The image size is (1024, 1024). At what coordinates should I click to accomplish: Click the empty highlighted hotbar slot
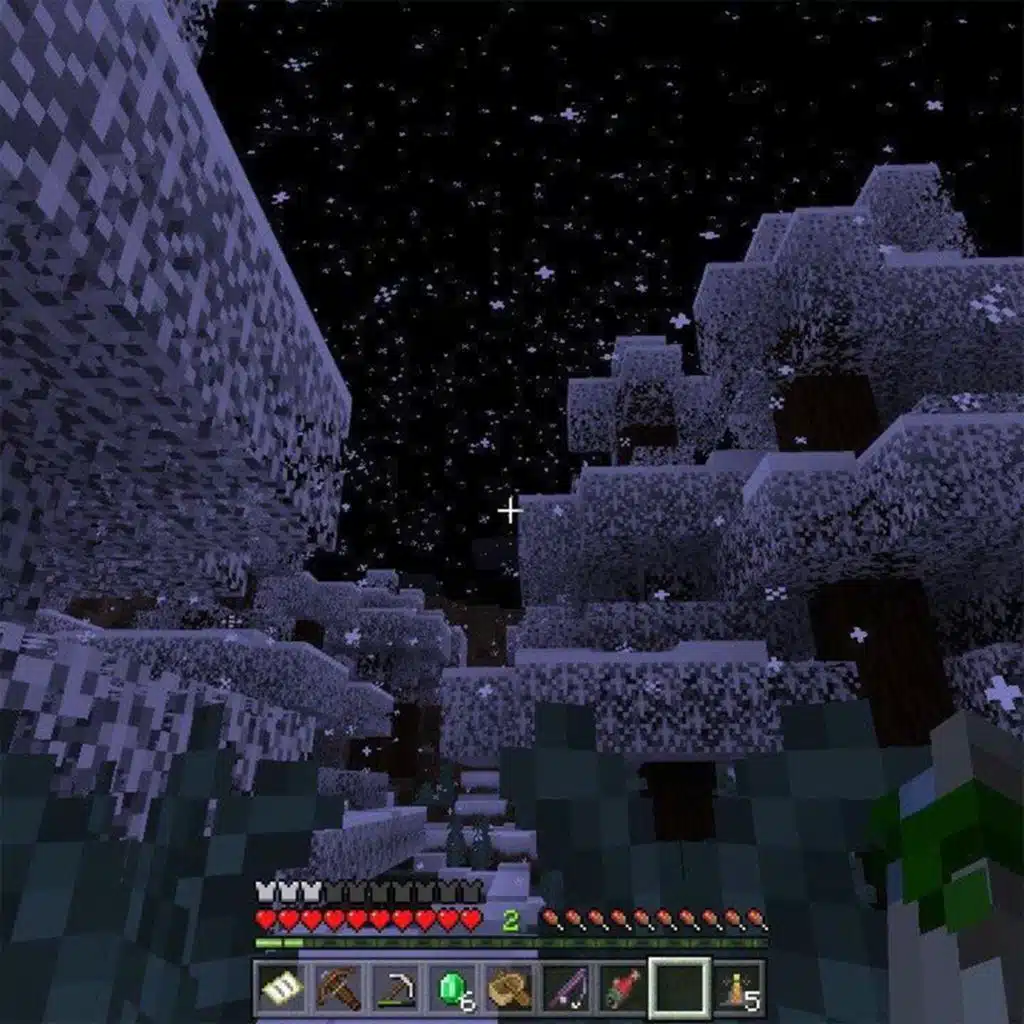pos(681,988)
